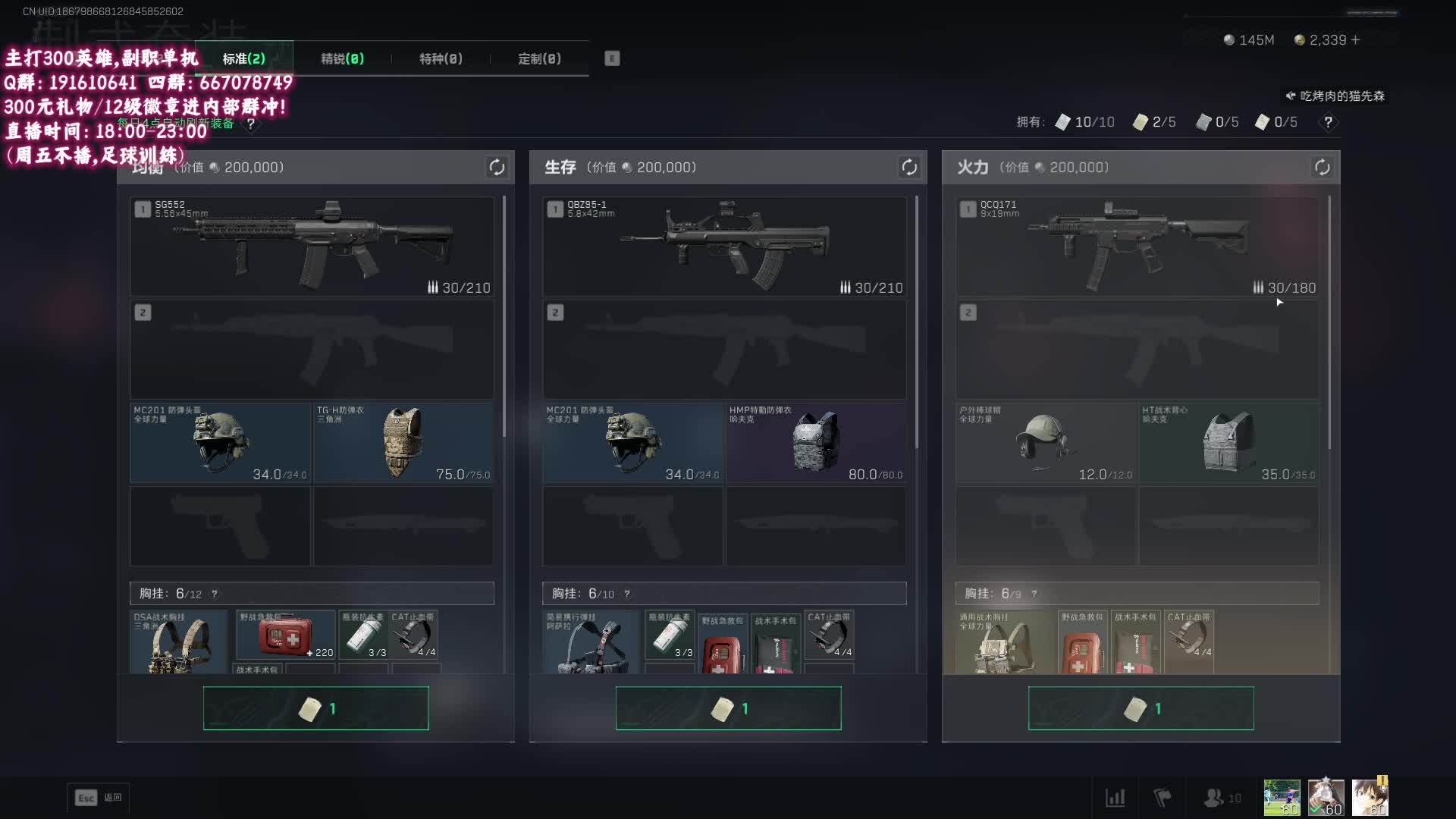The width and height of the screenshot is (1456, 819).
Task: Refresh the 火力 loadout set
Action: pyautogui.click(x=1322, y=168)
